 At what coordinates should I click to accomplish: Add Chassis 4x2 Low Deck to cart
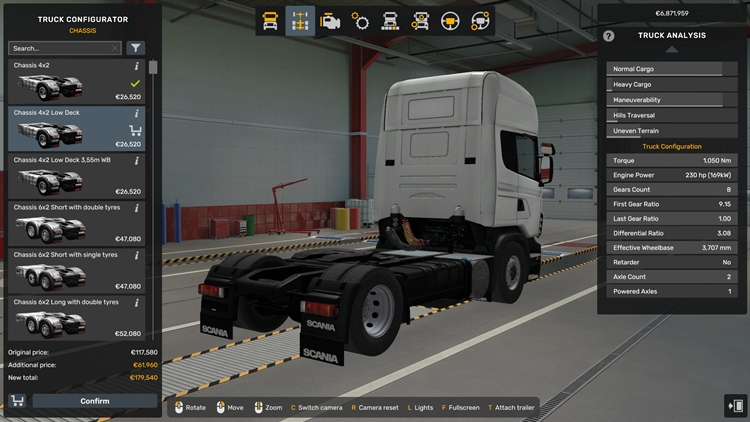click(136, 130)
